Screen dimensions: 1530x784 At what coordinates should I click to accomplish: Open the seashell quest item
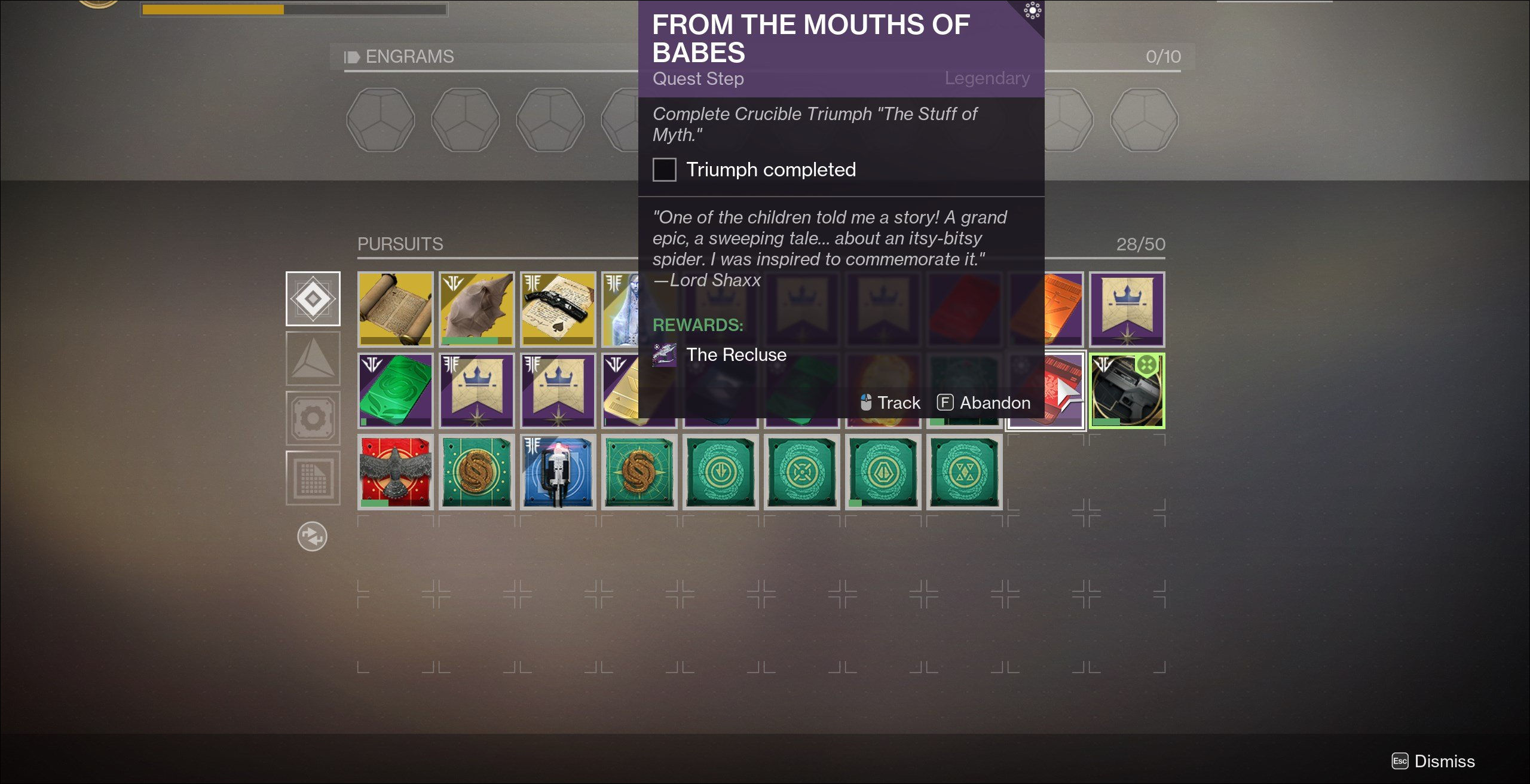[476, 309]
